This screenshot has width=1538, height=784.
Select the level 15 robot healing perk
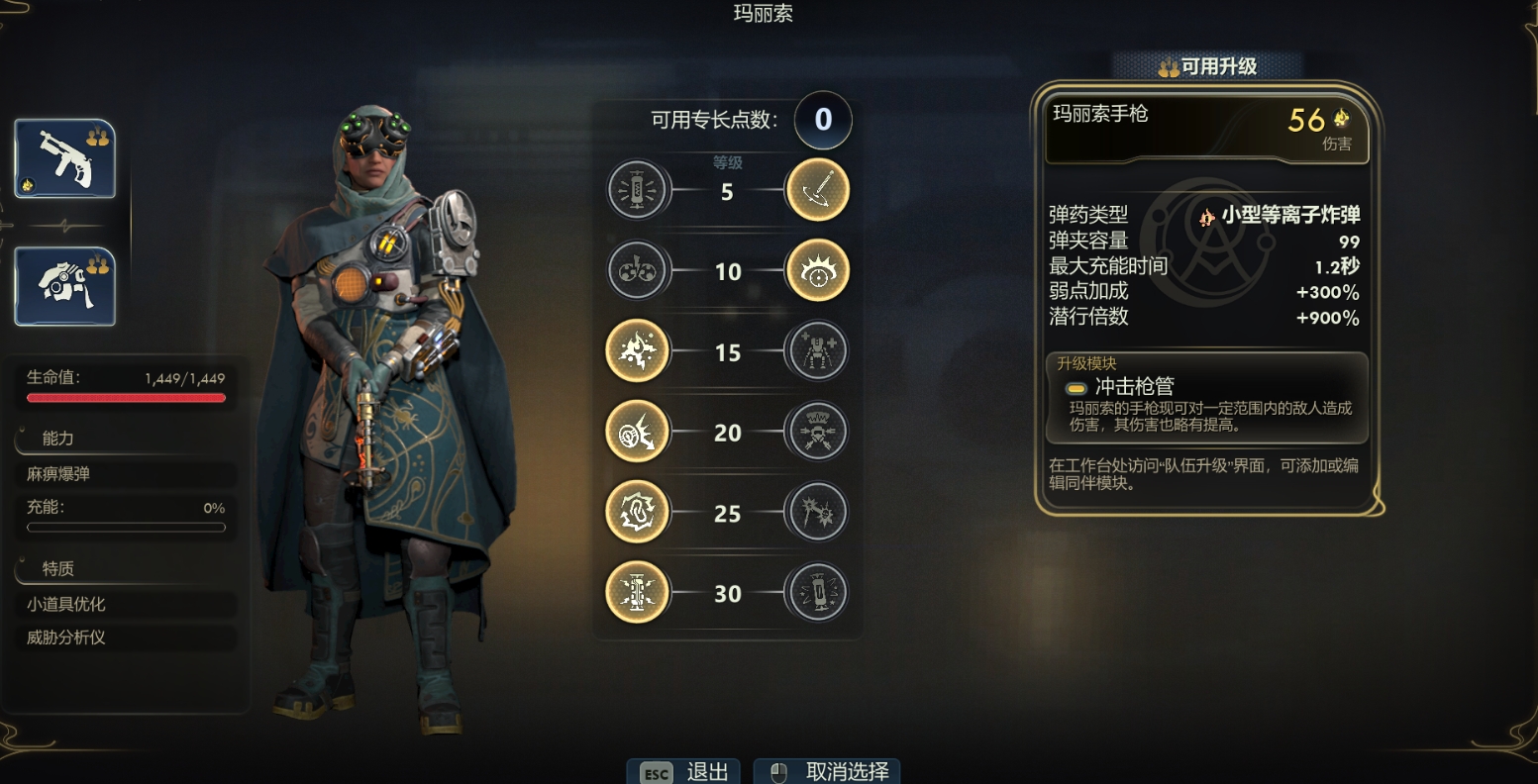pyautogui.click(x=817, y=351)
